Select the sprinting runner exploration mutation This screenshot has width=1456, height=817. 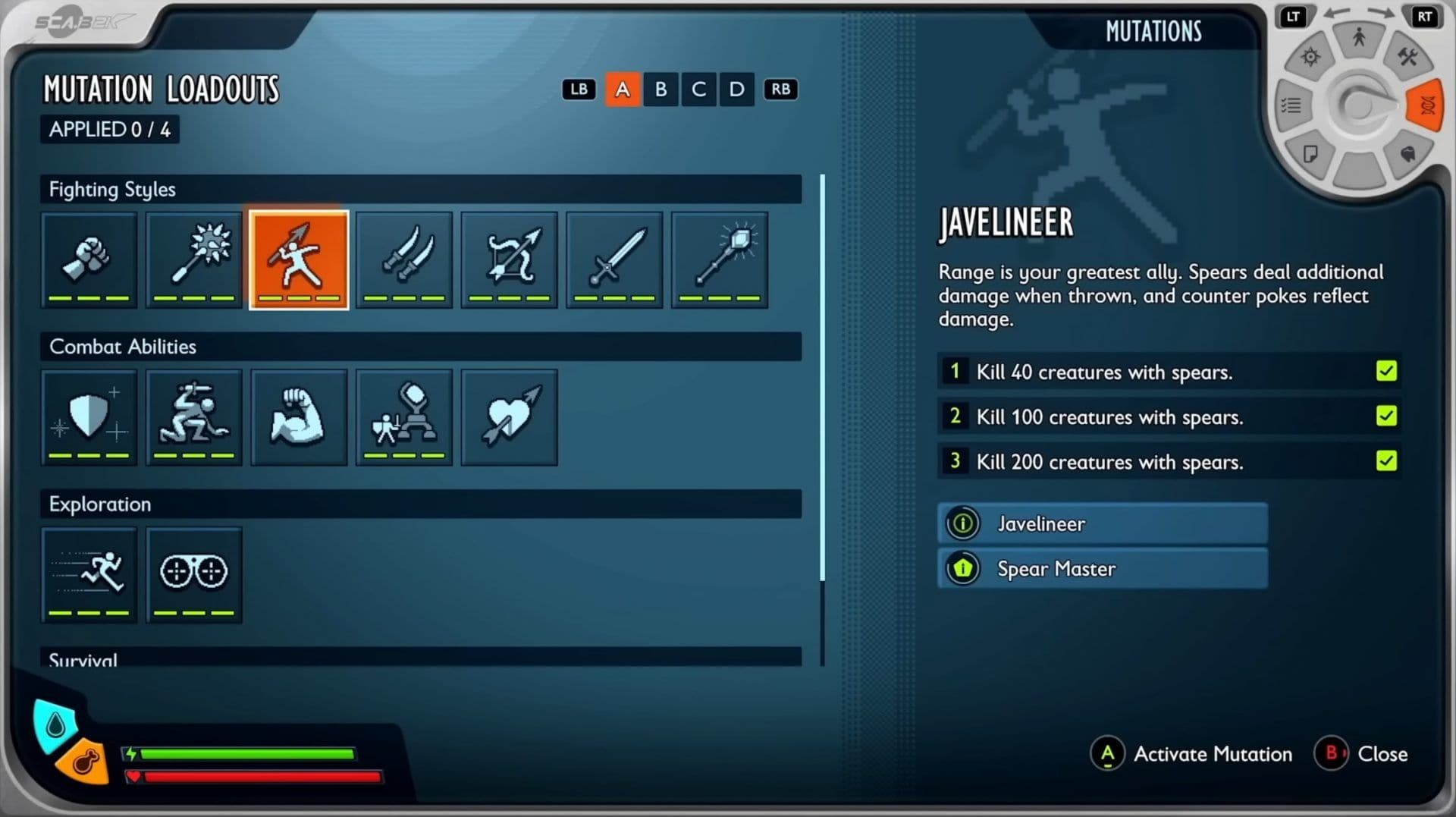tap(89, 574)
